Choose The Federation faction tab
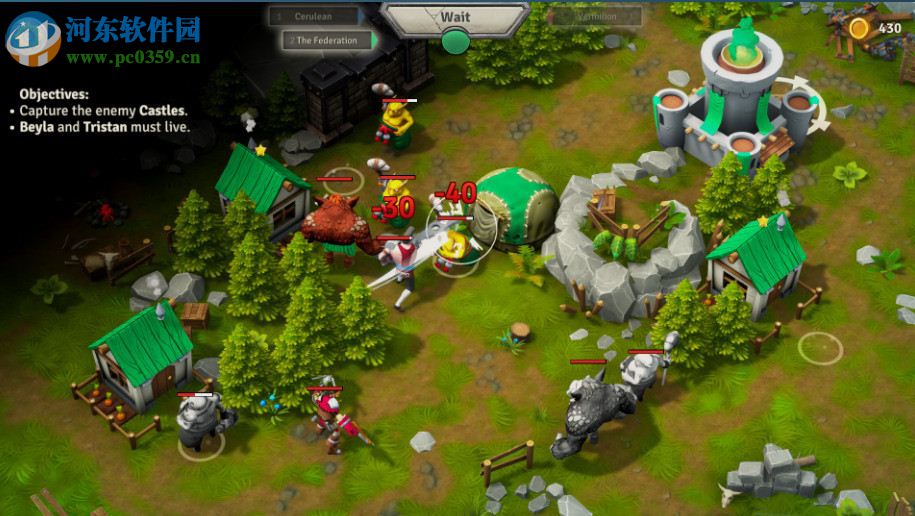This screenshot has width=915, height=516. click(326, 41)
